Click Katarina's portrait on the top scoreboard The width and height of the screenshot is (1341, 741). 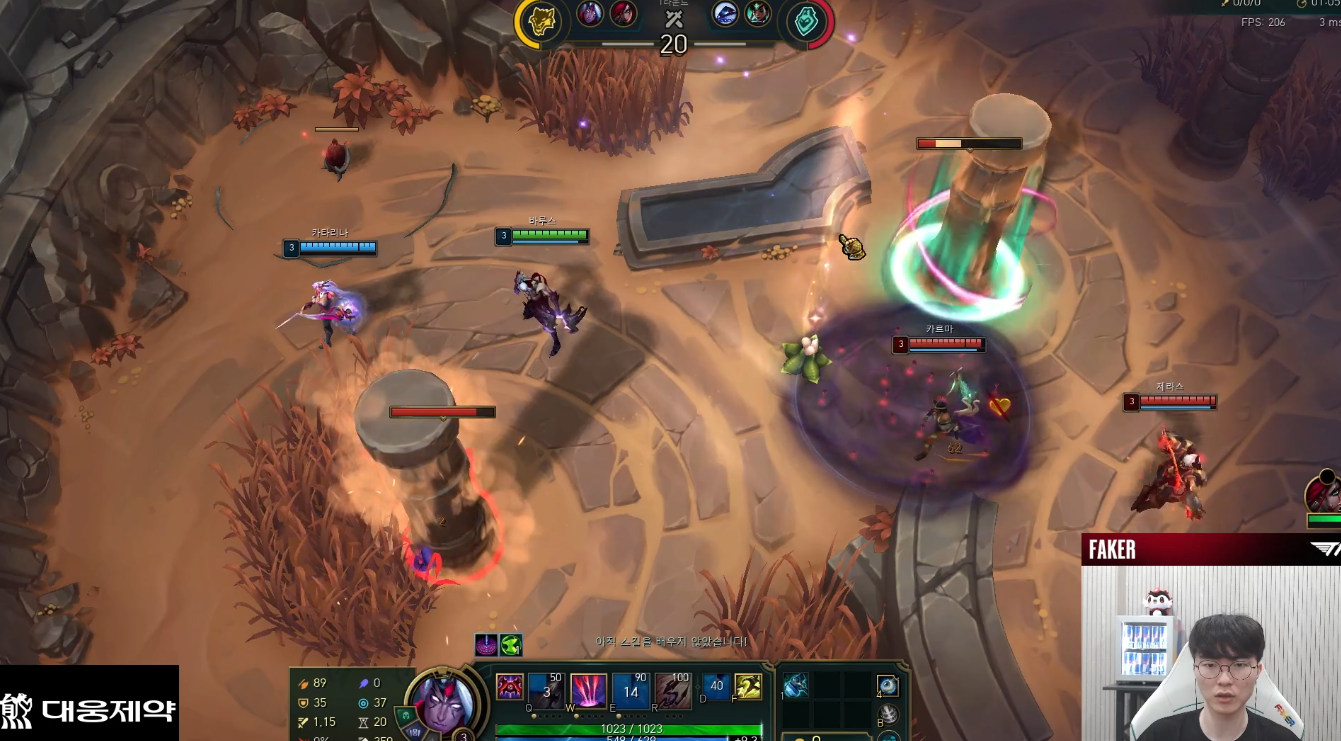click(x=623, y=15)
